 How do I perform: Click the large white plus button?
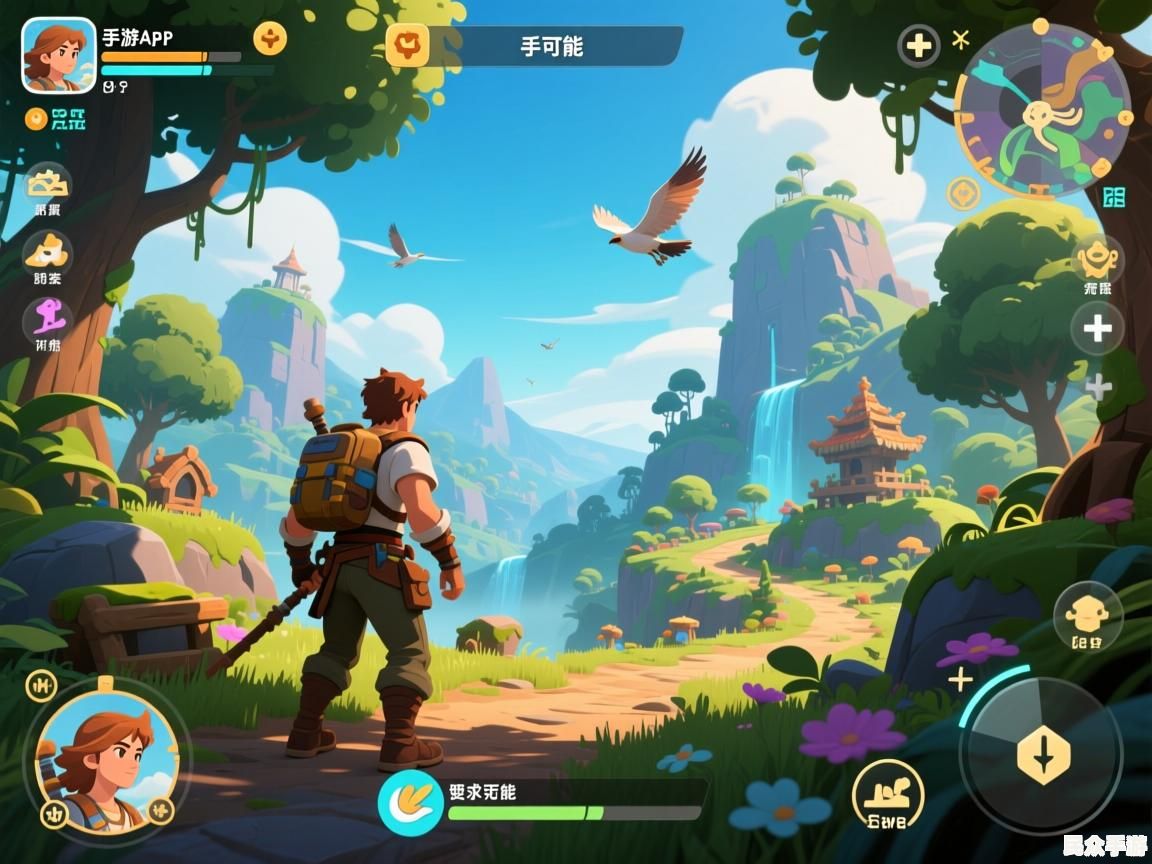[1097, 328]
